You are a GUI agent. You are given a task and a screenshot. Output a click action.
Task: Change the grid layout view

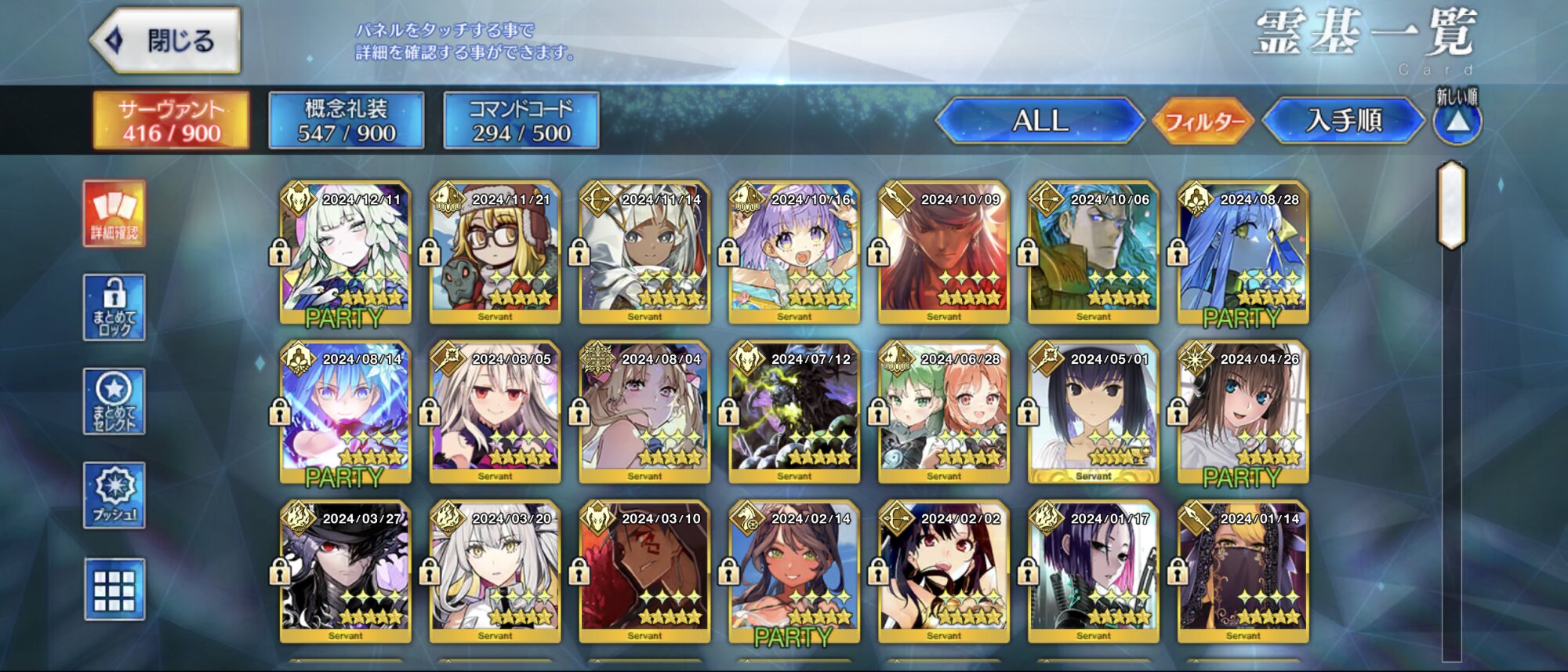click(114, 590)
